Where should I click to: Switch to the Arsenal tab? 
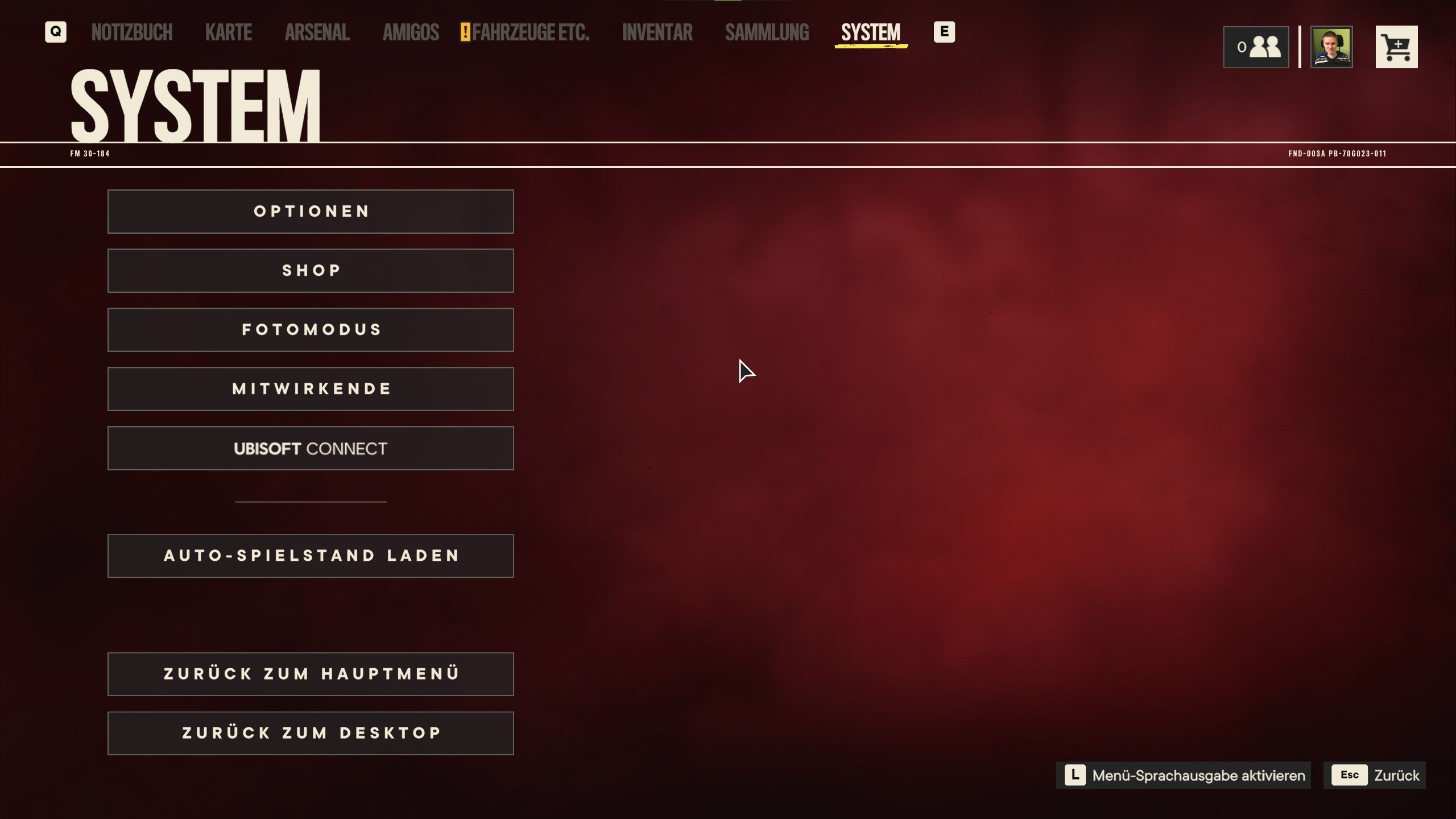click(317, 32)
